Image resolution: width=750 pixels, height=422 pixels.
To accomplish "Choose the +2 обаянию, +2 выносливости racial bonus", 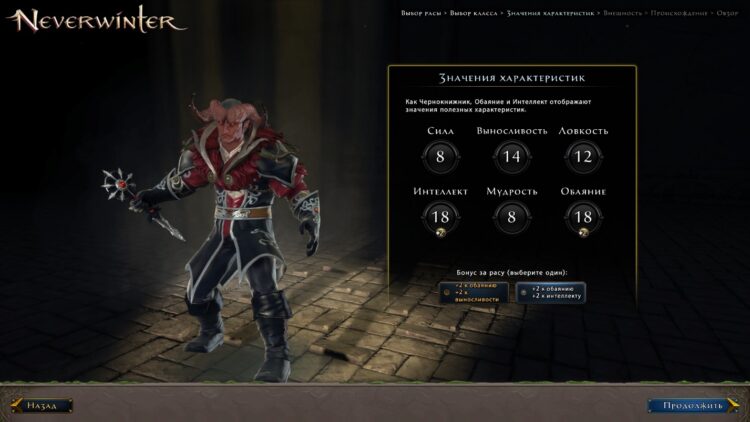I will pos(470,292).
